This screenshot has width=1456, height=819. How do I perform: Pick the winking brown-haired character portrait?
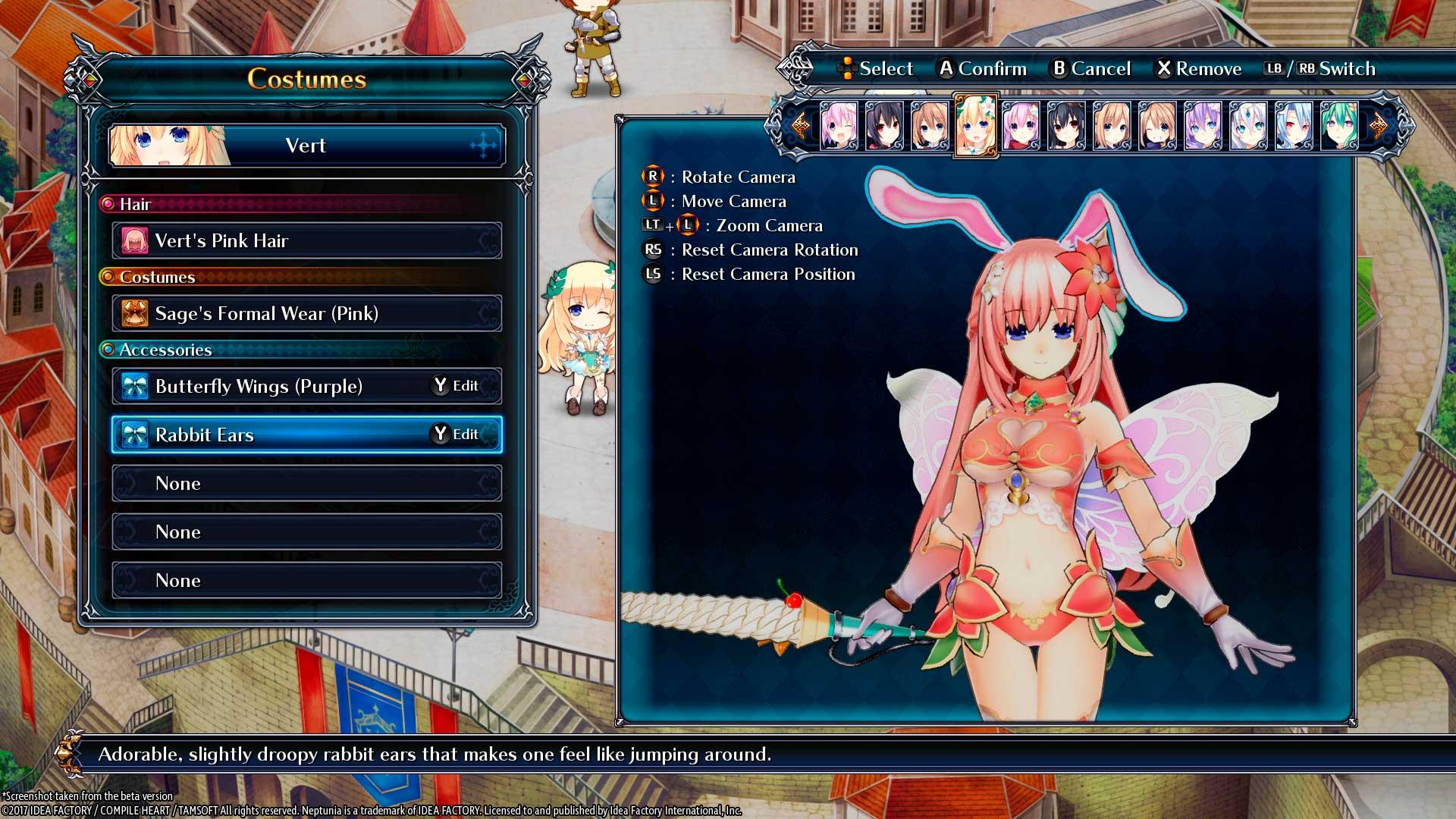coord(1157,125)
